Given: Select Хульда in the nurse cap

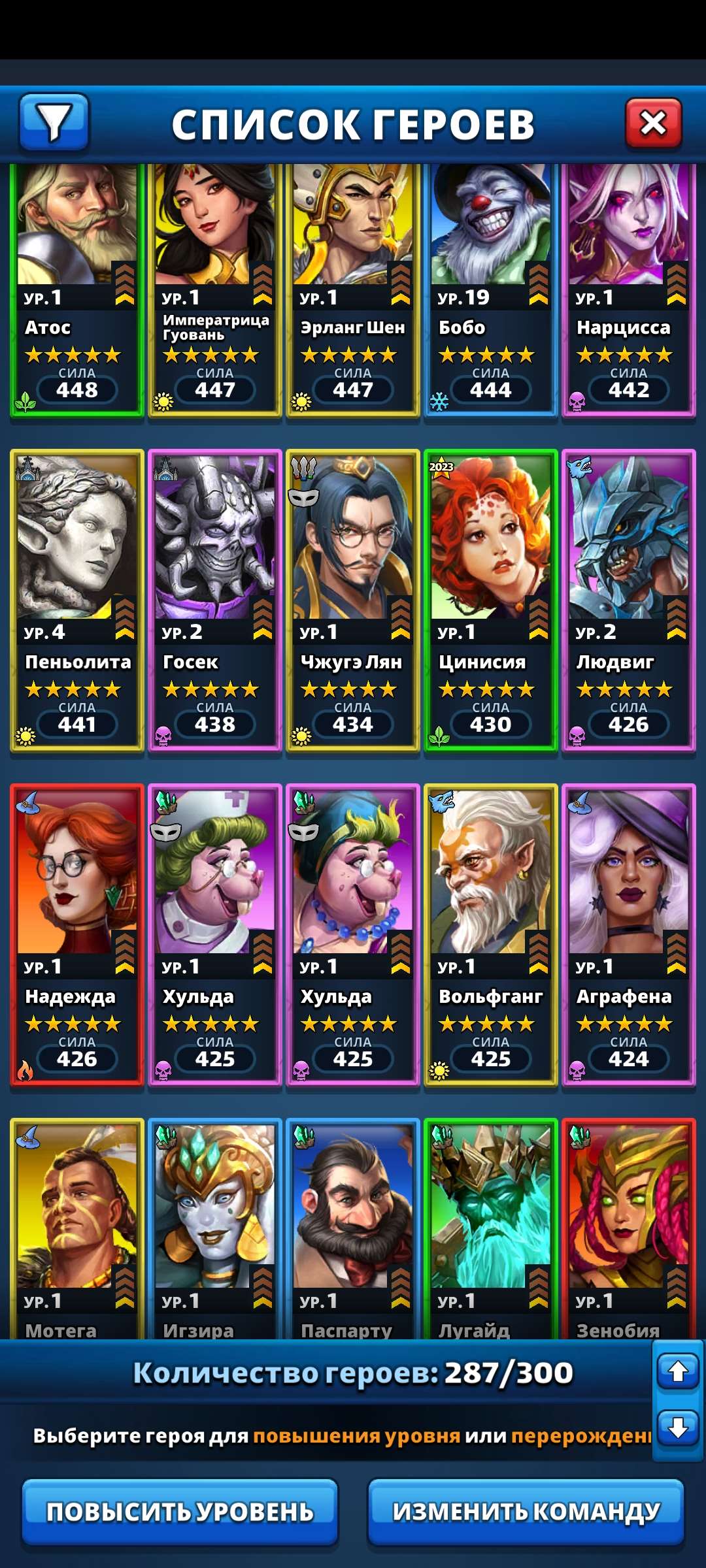Looking at the screenshot, I should [215, 934].
